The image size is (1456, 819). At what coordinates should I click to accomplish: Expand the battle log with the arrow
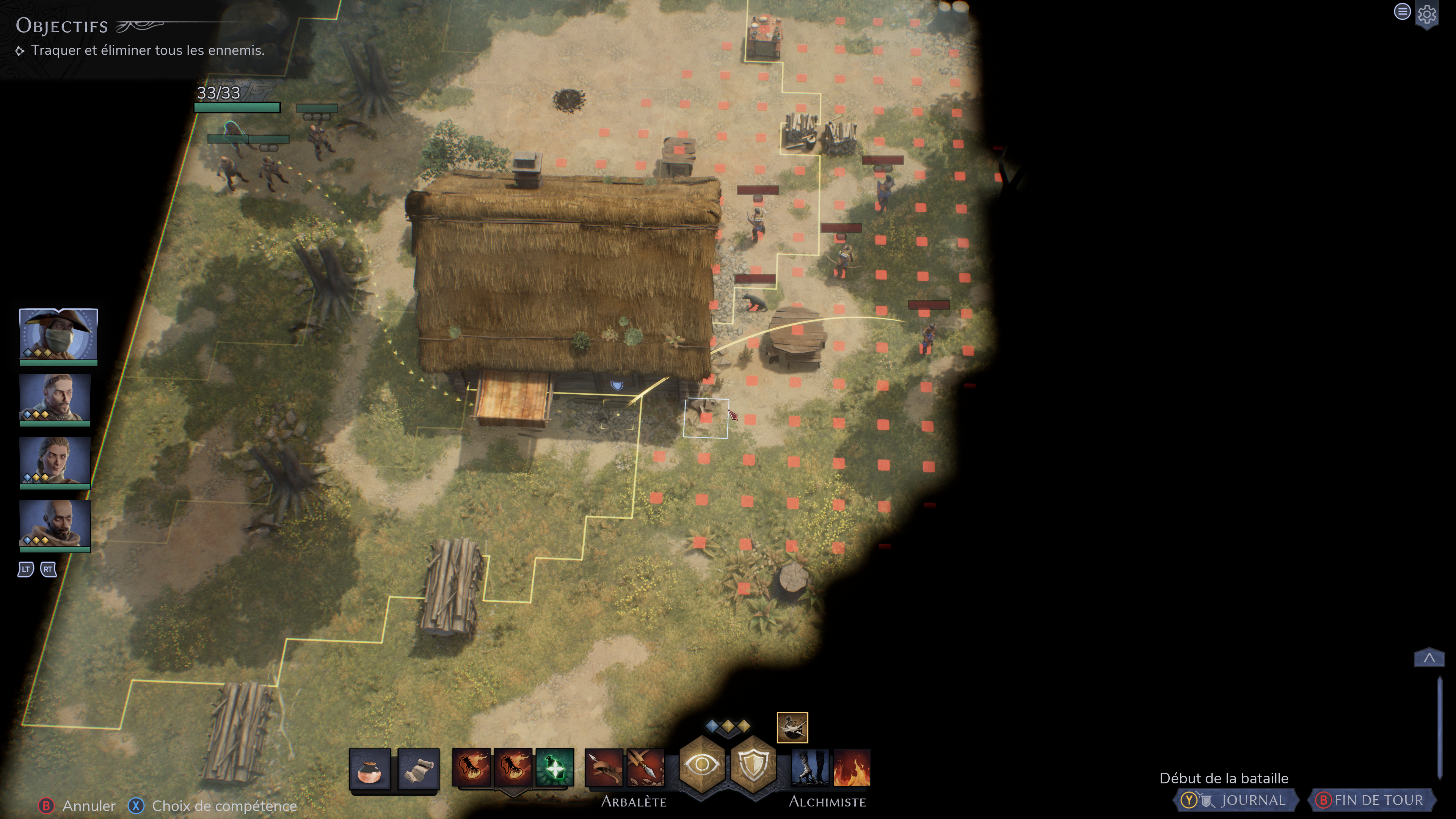click(x=1429, y=658)
